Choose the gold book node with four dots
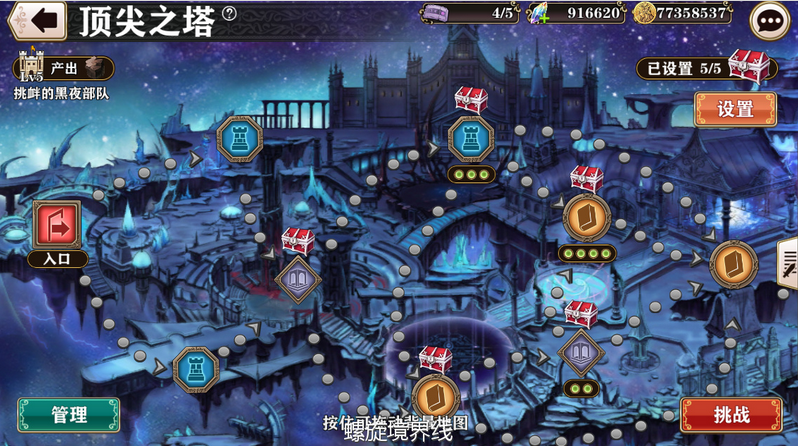The image size is (798, 446). pos(585,218)
